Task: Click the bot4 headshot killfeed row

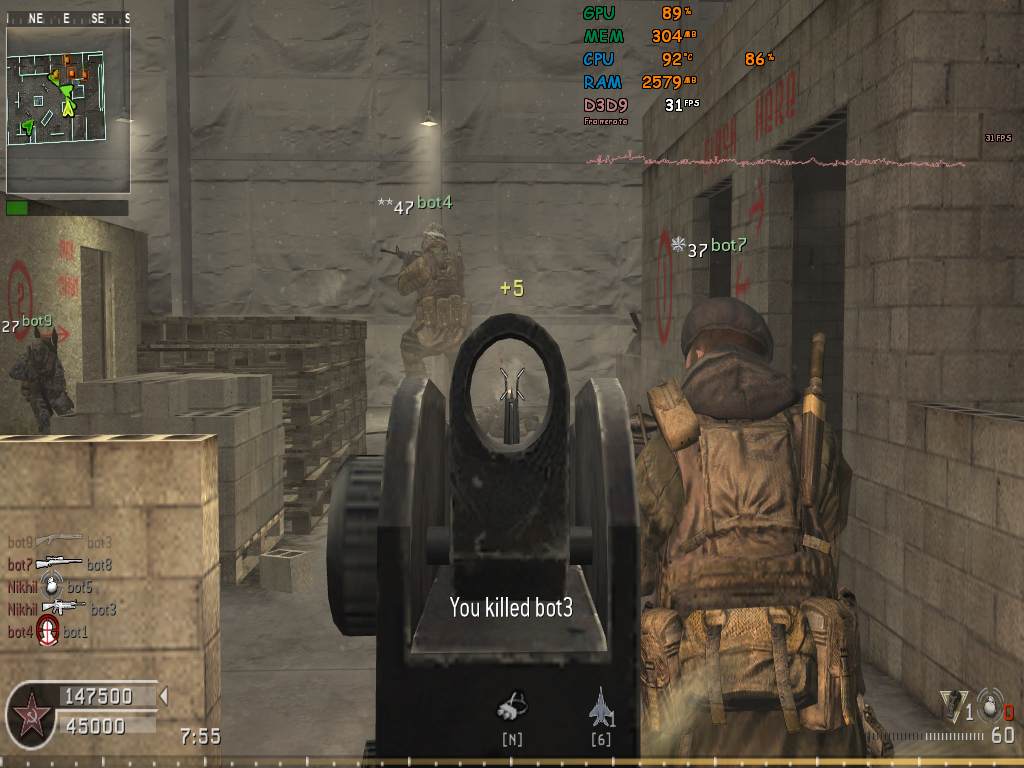Action: click(x=47, y=631)
